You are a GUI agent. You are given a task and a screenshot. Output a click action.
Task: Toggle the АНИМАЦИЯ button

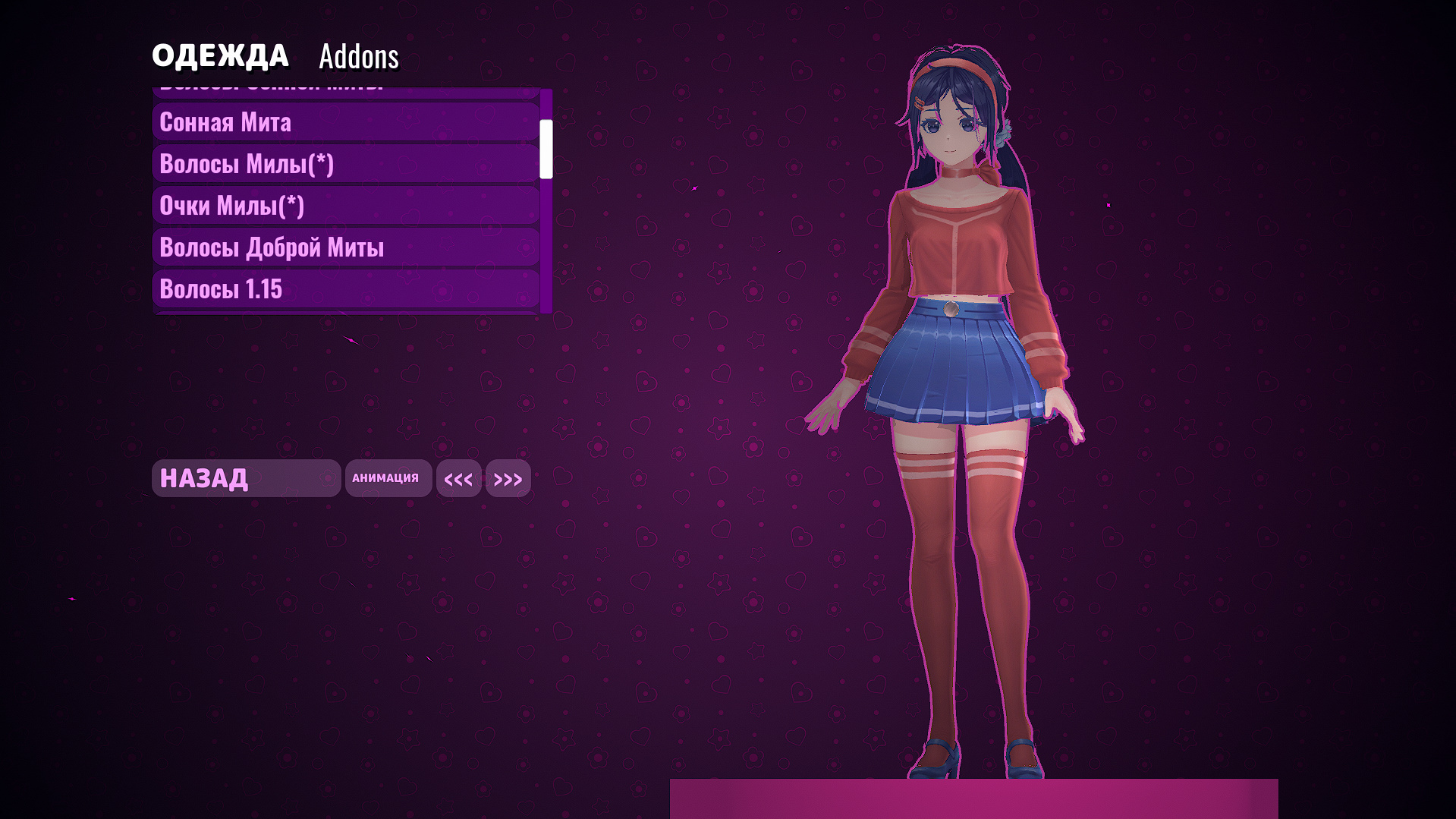[388, 478]
